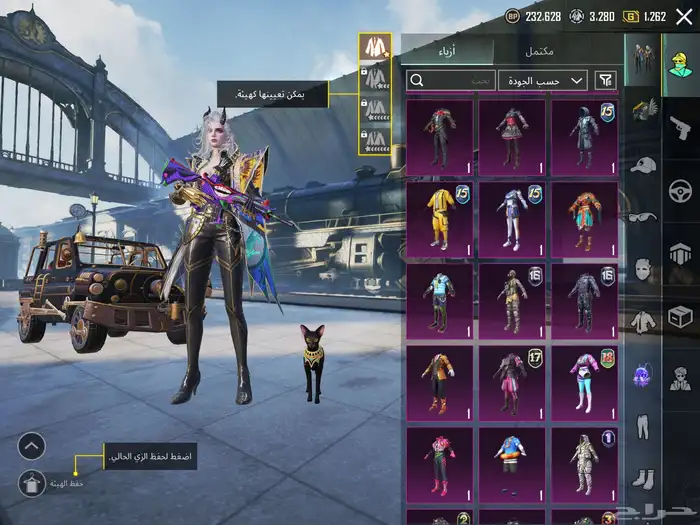The height and width of the screenshot is (525, 700).
Task: Select the sunglasses eyewear category
Action: click(643, 216)
